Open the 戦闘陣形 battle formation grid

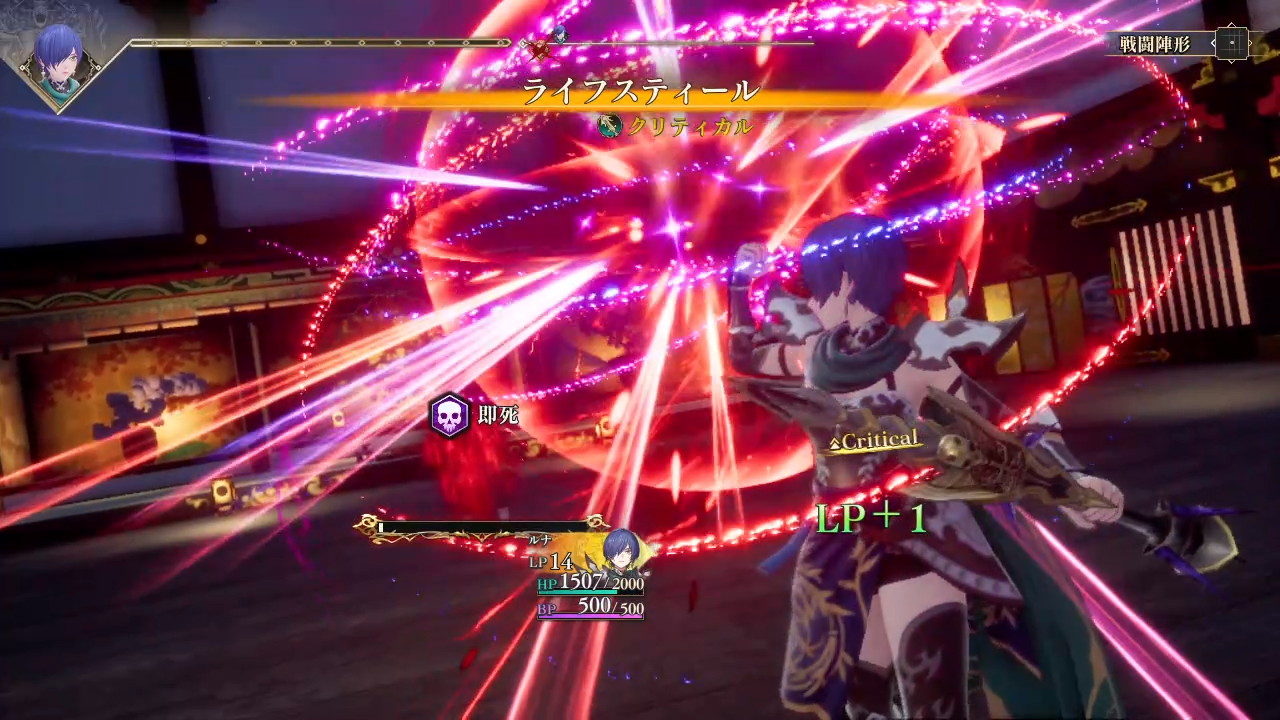pyautogui.click(x=1232, y=43)
